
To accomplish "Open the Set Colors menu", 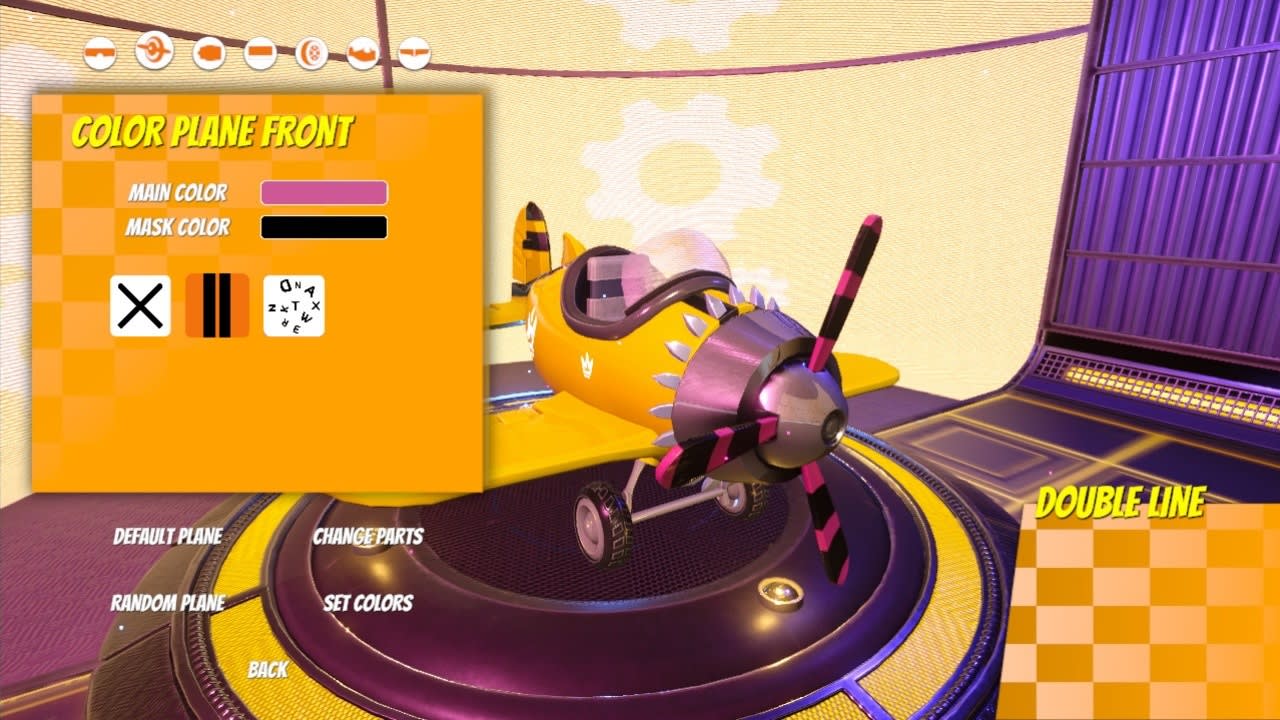I will [369, 604].
